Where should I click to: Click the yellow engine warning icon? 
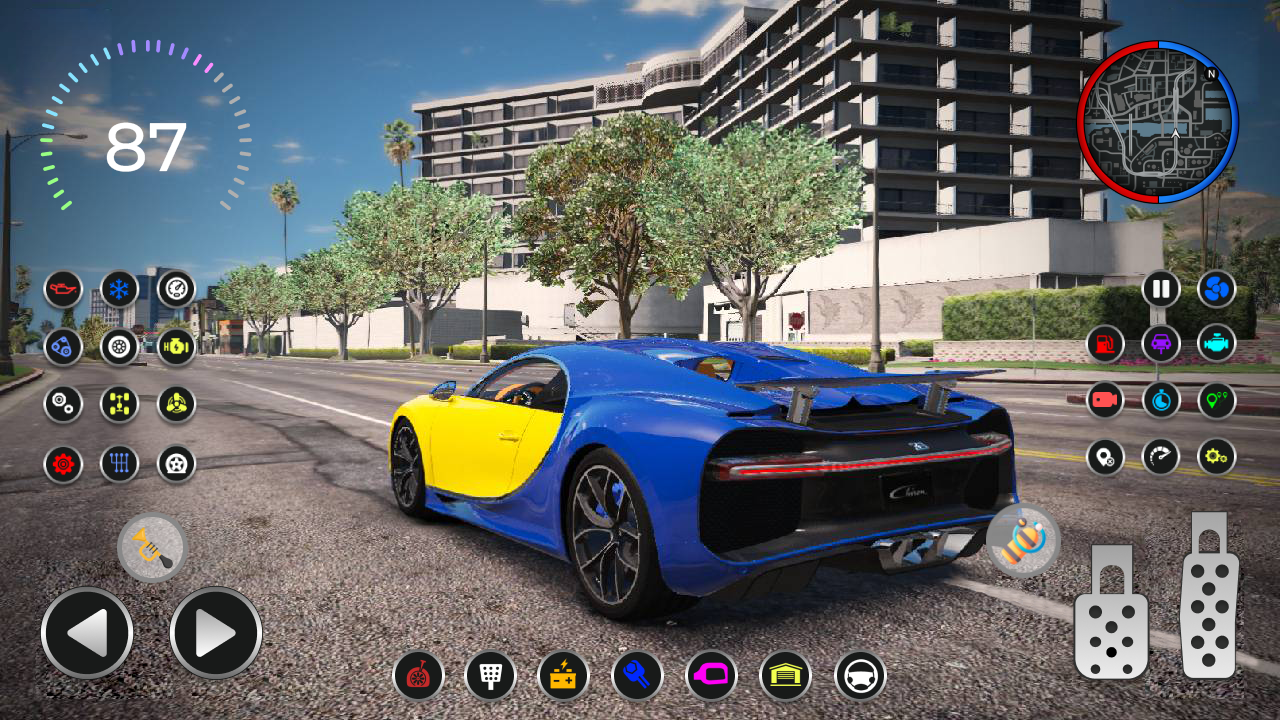(176, 347)
